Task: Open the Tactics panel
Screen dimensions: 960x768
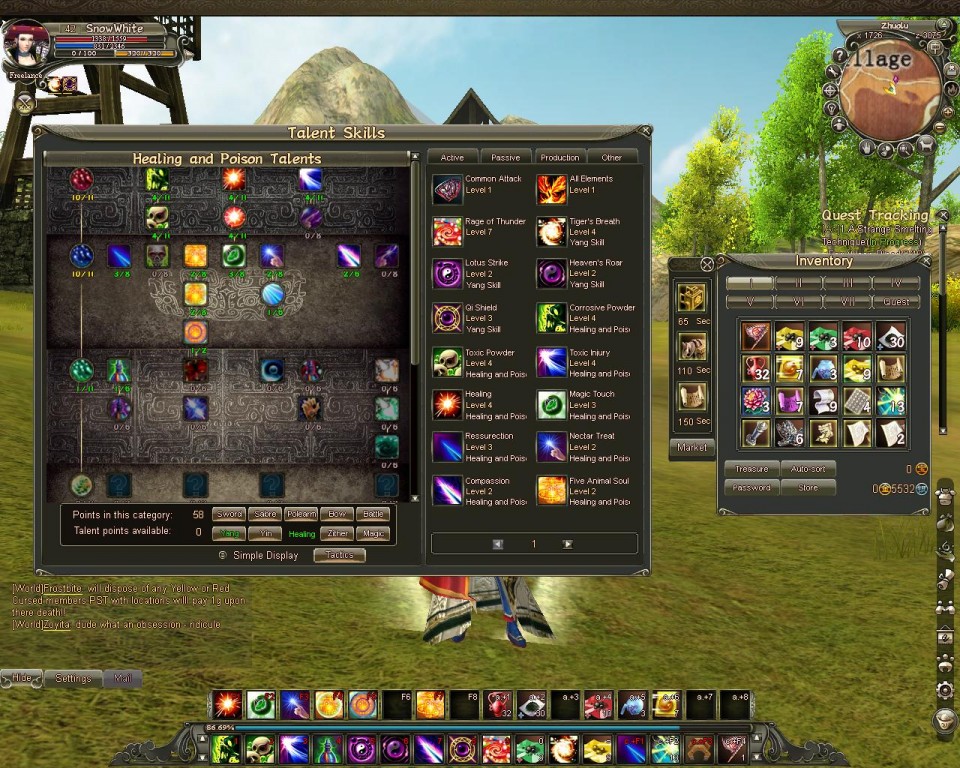Action: 339,555
